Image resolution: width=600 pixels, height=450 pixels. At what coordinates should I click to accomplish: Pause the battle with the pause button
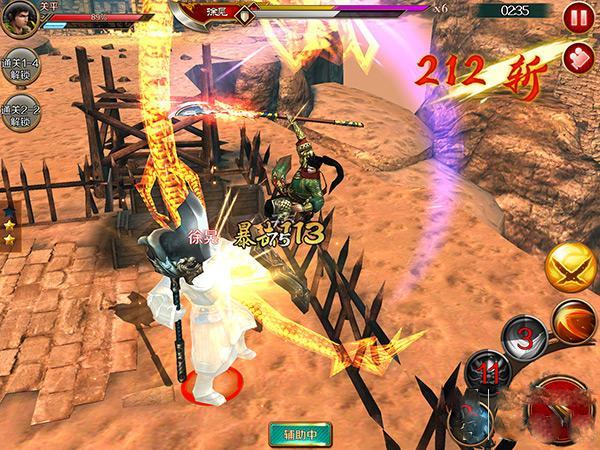point(576,16)
